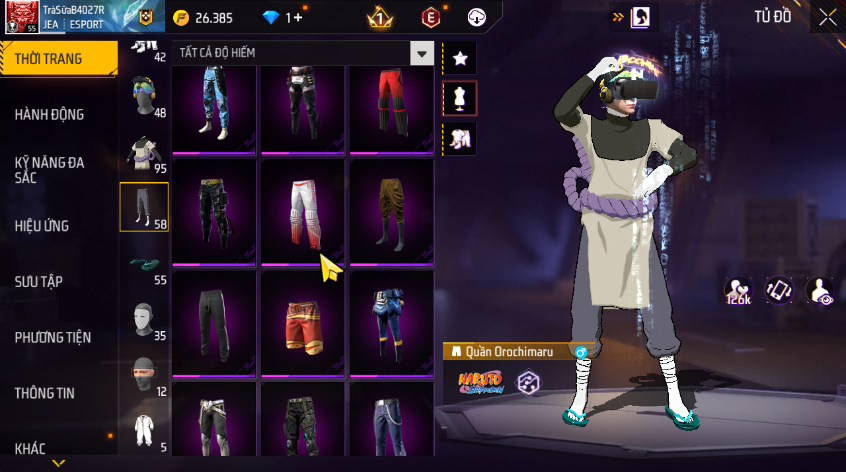Open the Tất Cả Độ Hiếm rarity dropdown
Screen dimensions: 846x472
tap(423, 54)
